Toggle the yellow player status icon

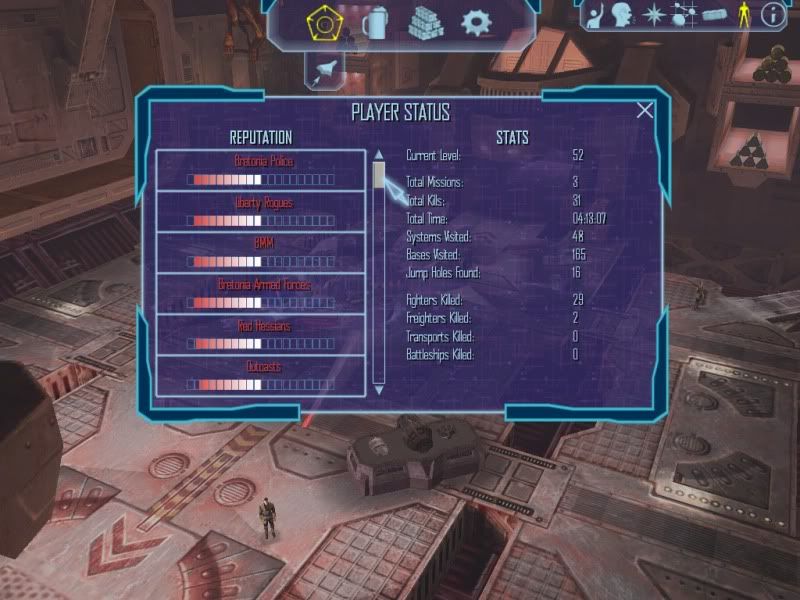[x=743, y=14]
